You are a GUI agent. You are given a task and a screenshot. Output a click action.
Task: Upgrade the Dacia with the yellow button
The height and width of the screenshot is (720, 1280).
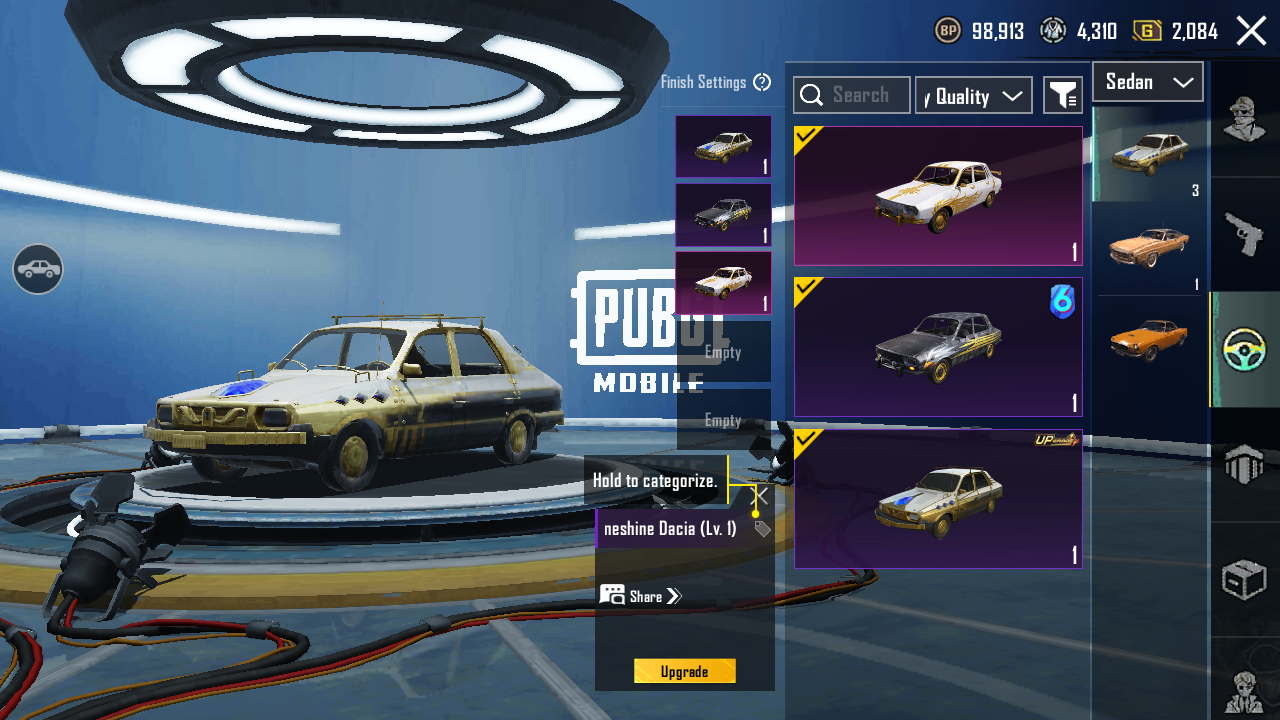pos(684,671)
